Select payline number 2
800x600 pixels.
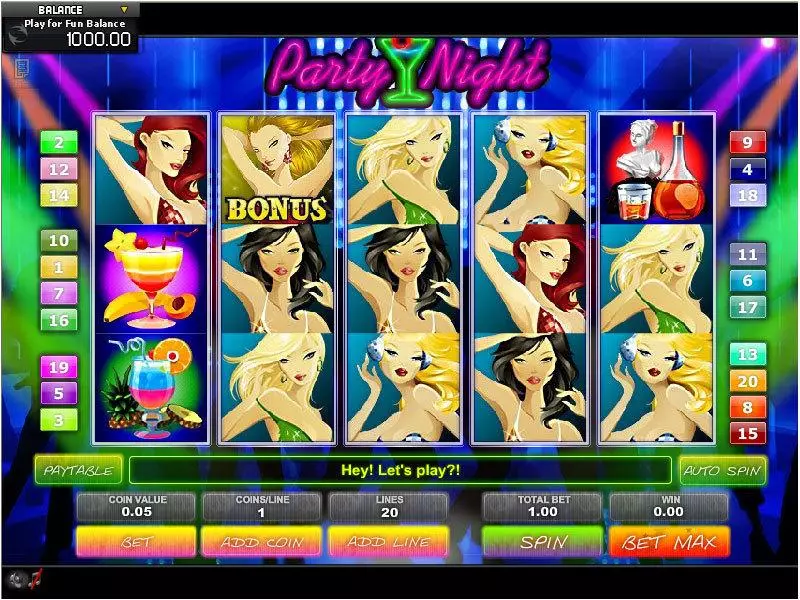coord(58,143)
